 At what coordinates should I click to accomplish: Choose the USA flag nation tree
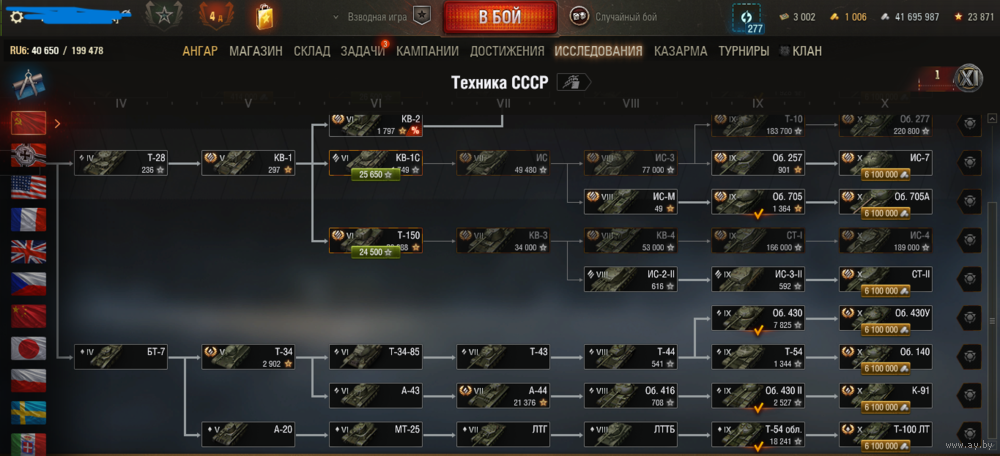[x=28, y=188]
